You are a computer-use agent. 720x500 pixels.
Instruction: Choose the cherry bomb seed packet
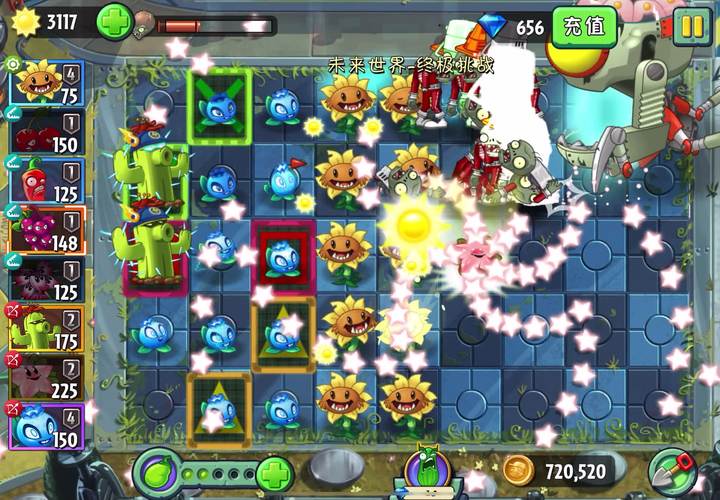tap(45, 131)
